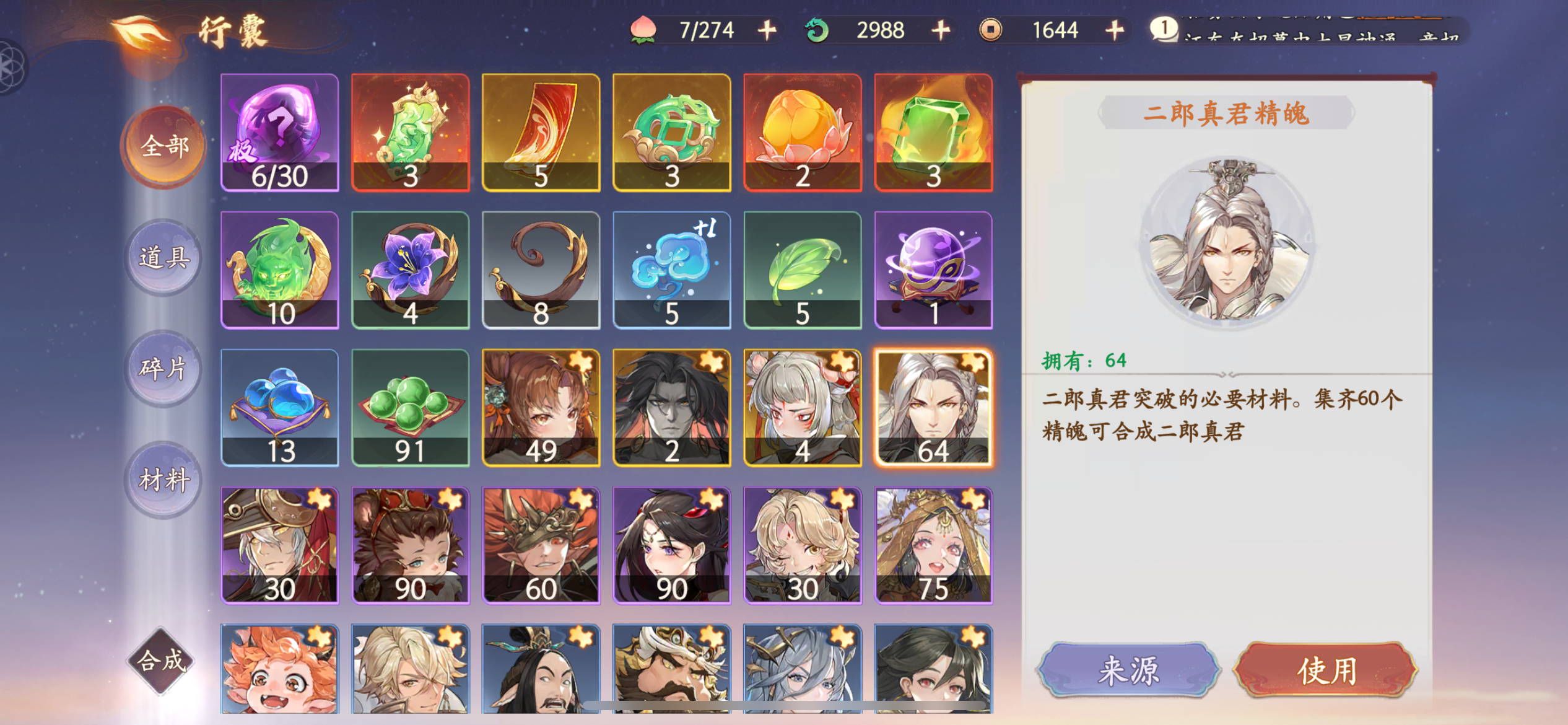1568x725 pixels.
Task: Click the peach currency icon at top
Action: [644, 29]
